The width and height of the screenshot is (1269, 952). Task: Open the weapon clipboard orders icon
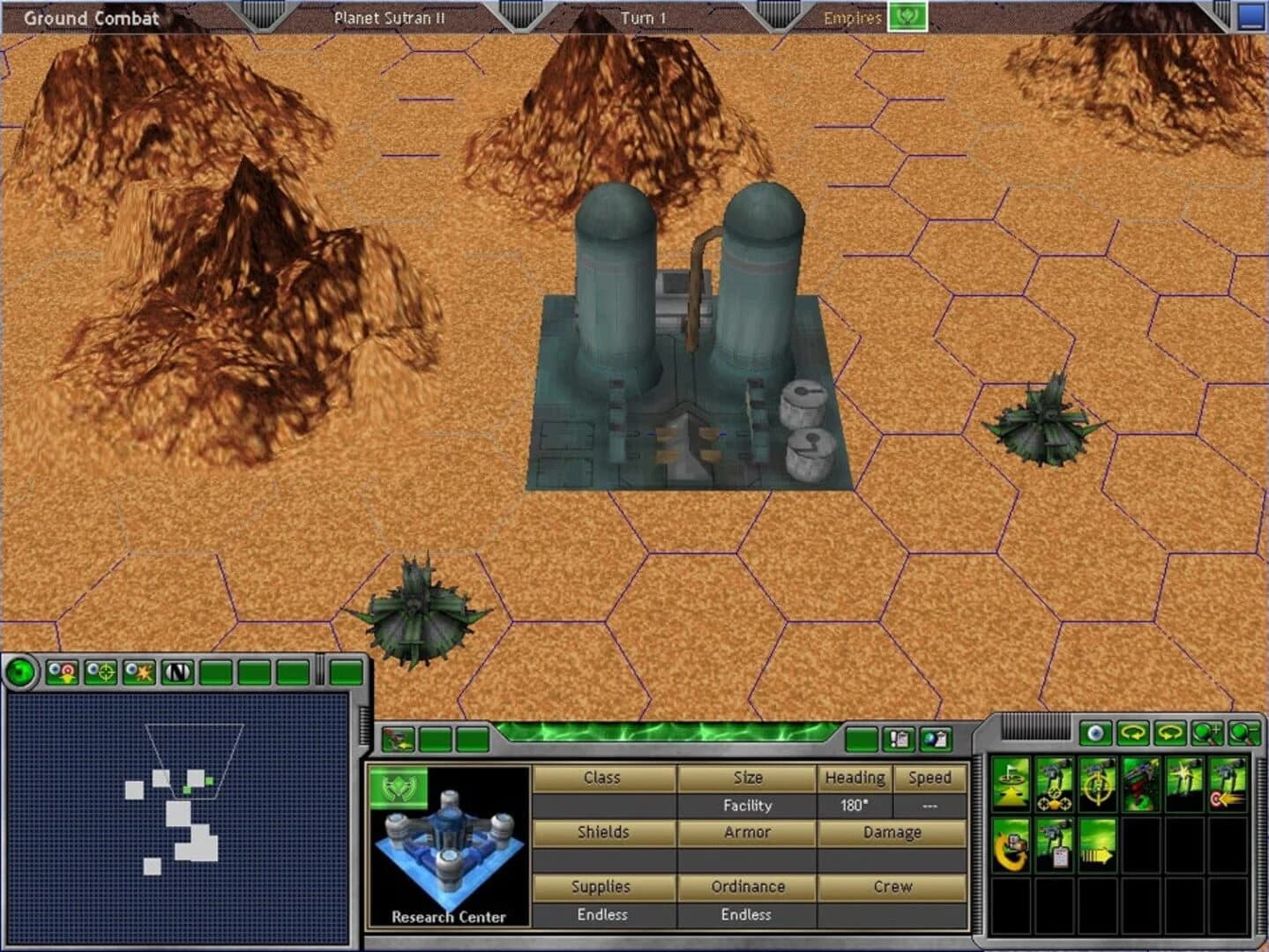1054,844
